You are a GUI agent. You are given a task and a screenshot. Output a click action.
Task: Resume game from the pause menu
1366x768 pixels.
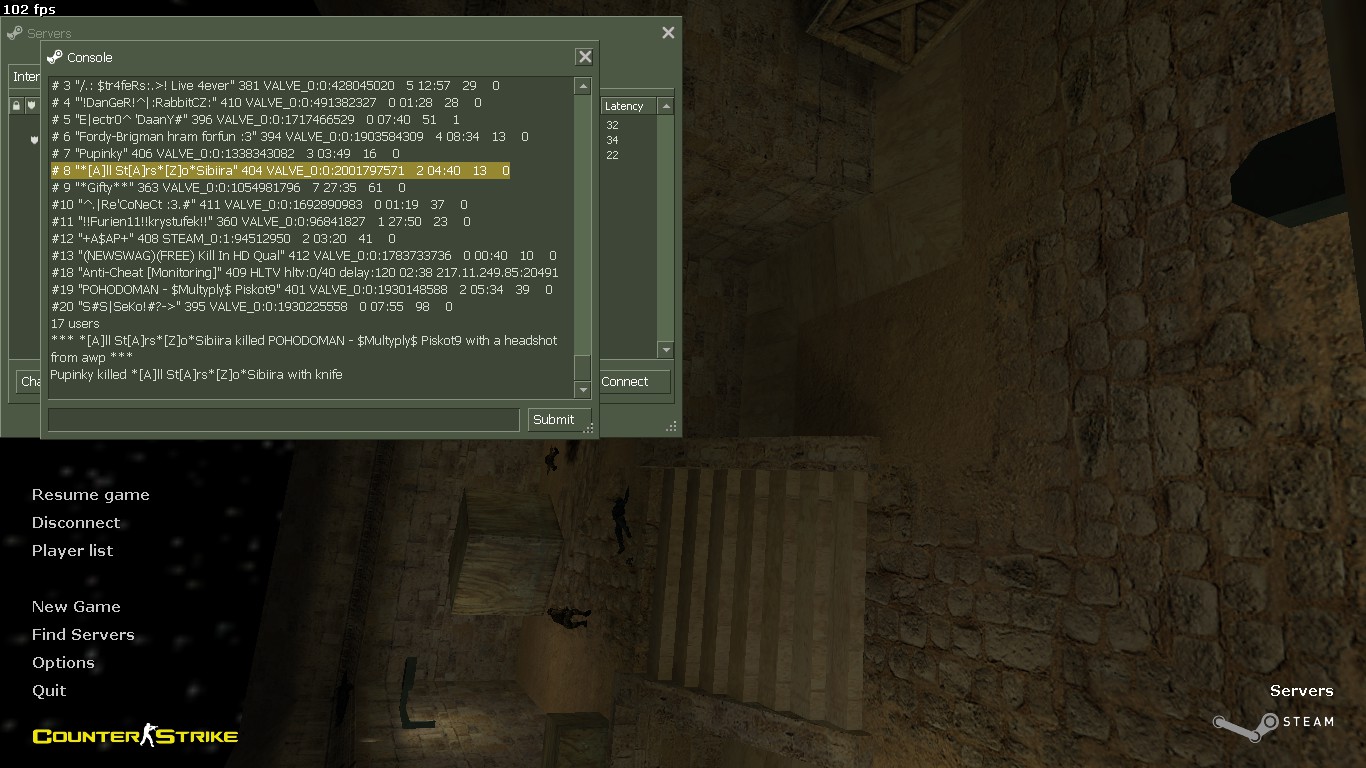(x=90, y=495)
